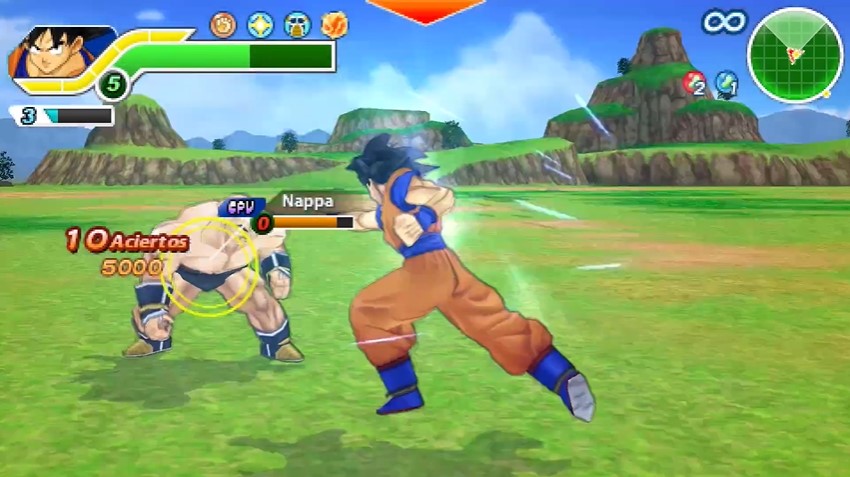Choose the yellow crying-face skill icon
850x477 pixels.
297,24
